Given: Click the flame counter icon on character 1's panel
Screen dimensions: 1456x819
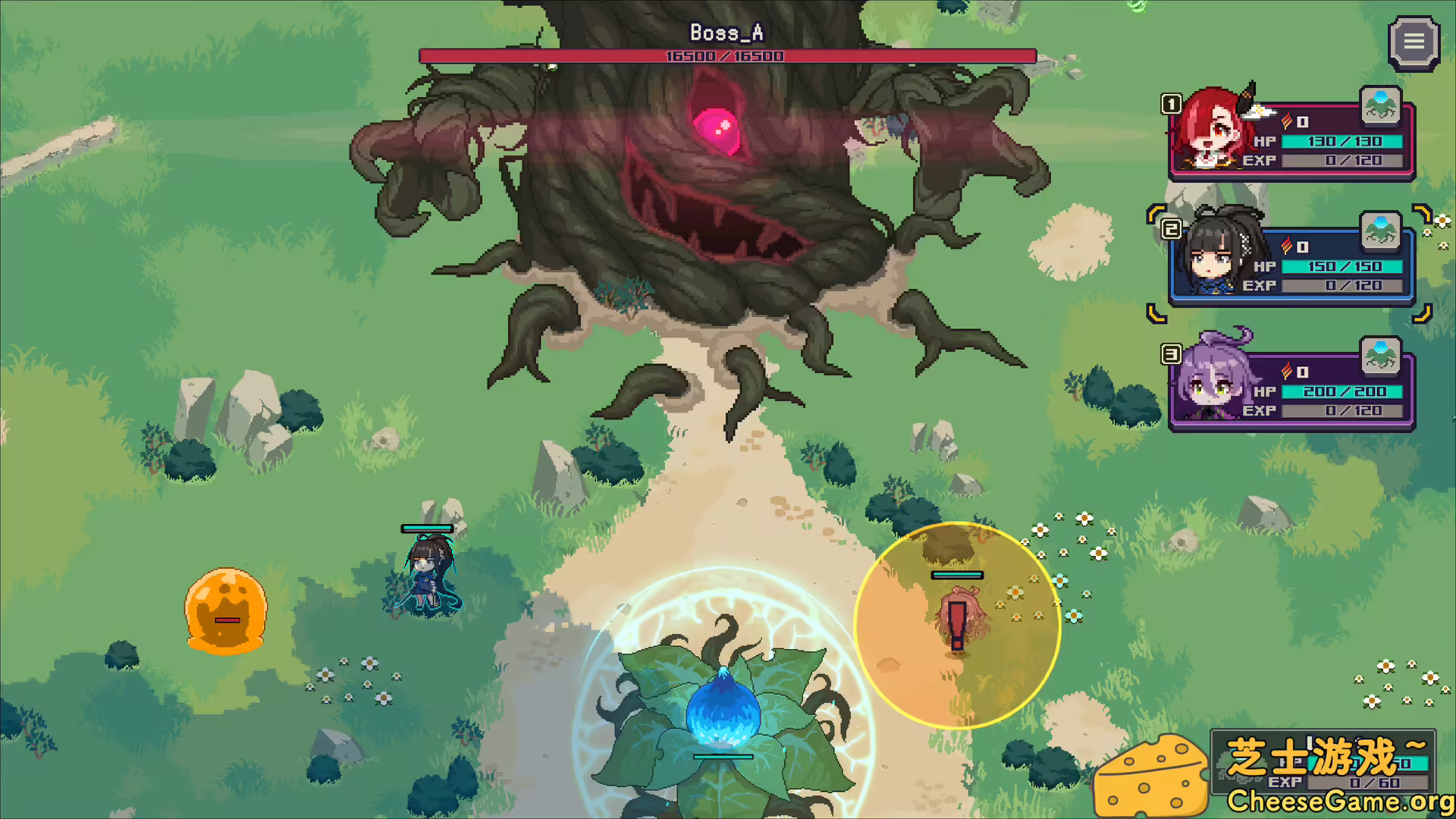Looking at the screenshot, I should coord(1287,120).
